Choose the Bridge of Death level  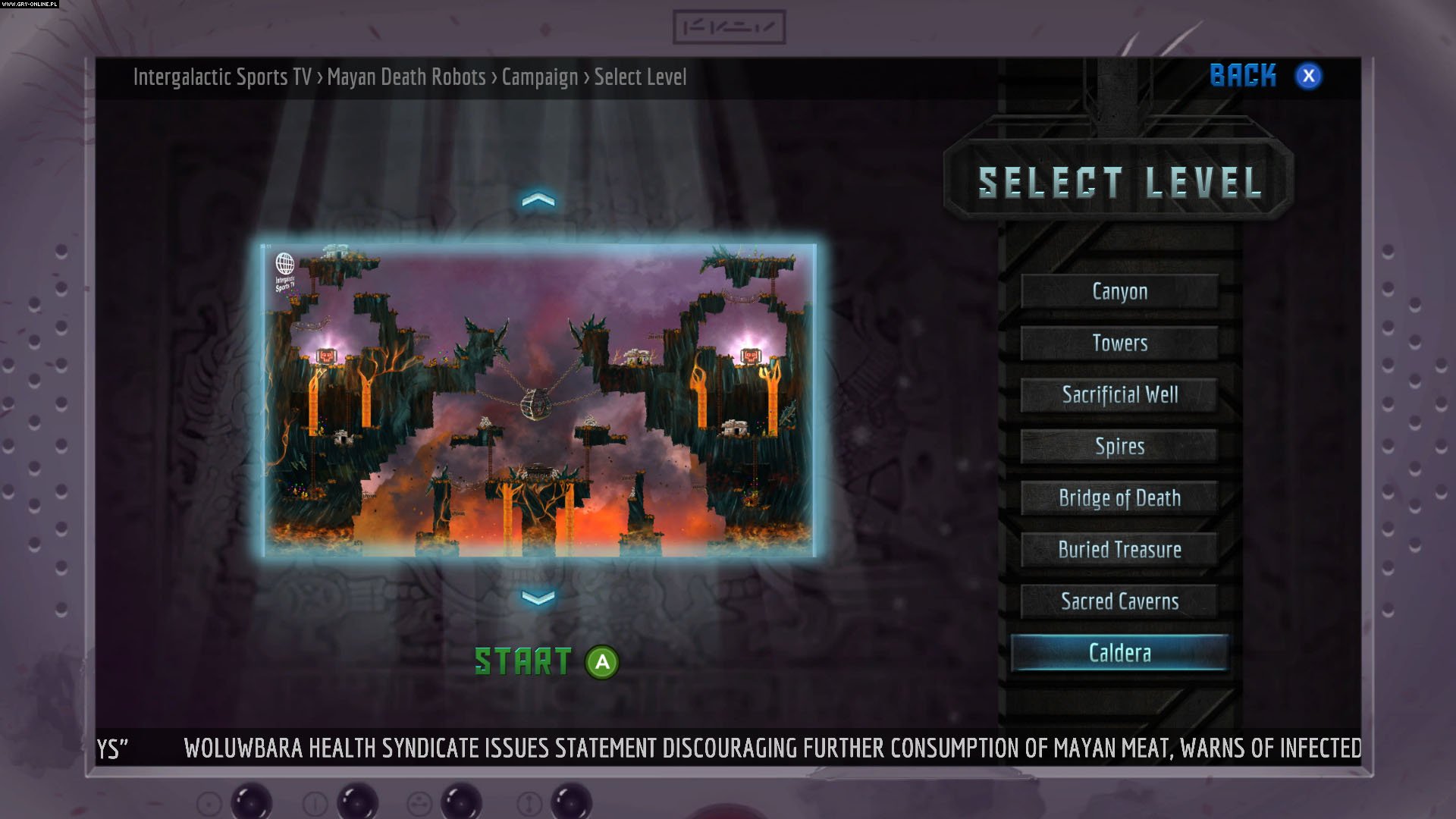point(1119,497)
